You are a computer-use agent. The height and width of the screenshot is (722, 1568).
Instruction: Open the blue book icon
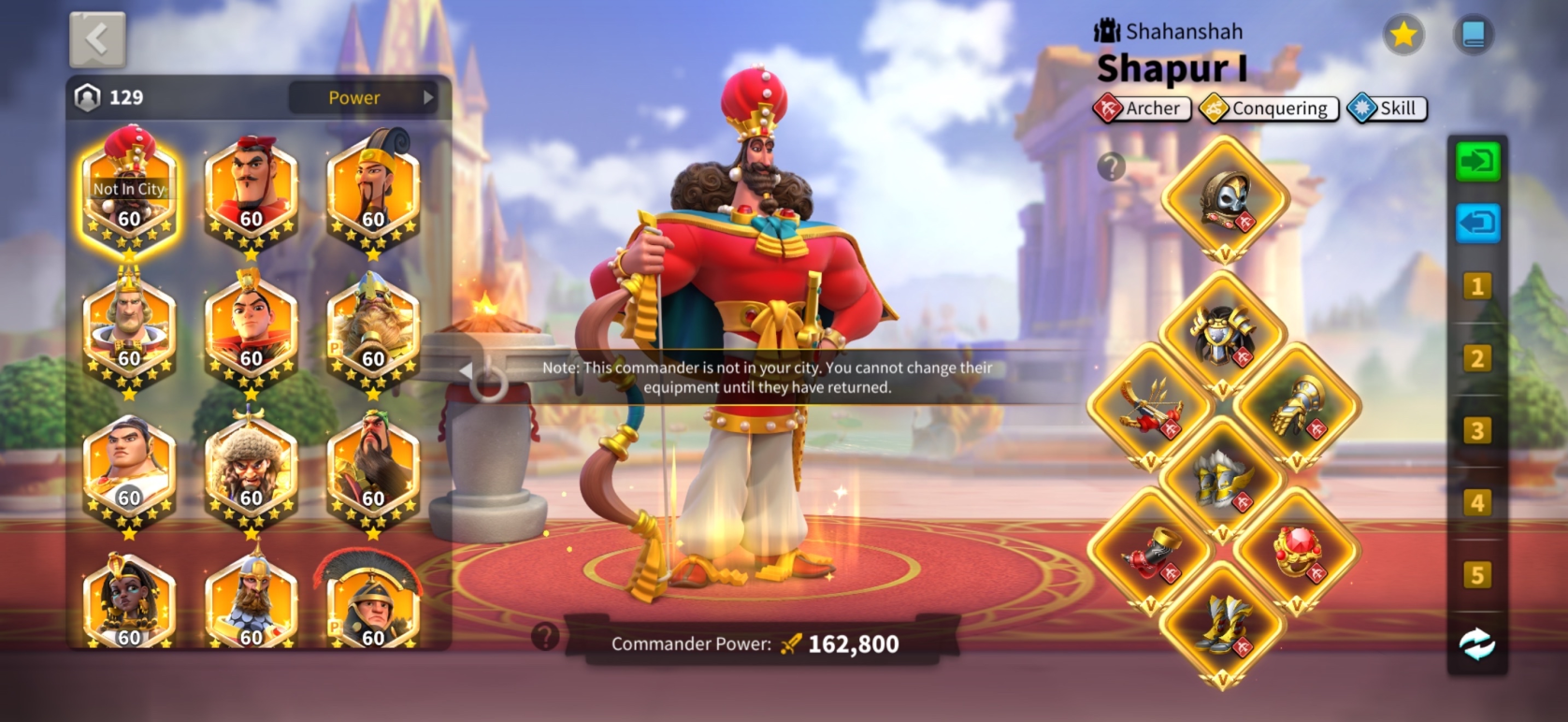click(1473, 36)
